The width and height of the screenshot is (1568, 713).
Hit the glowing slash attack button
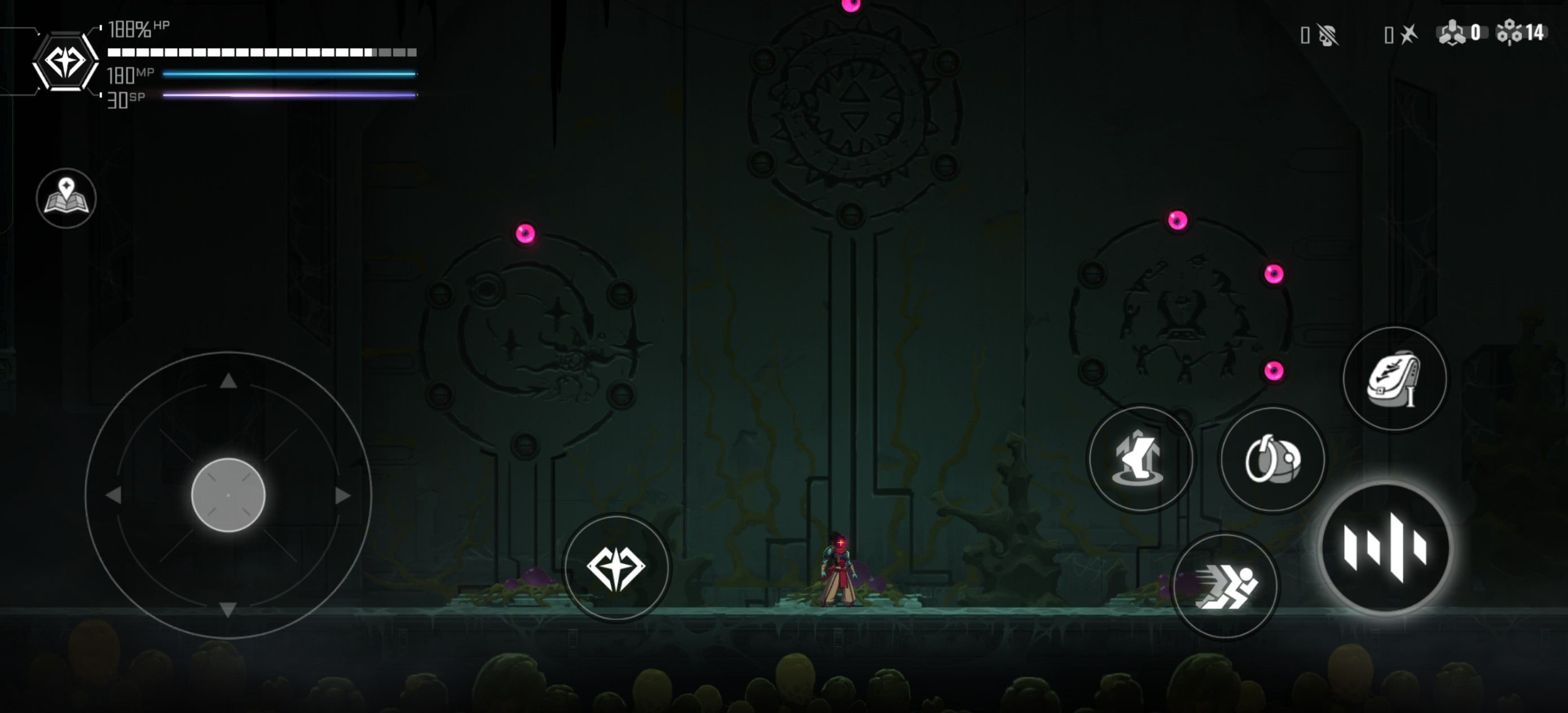click(1385, 547)
